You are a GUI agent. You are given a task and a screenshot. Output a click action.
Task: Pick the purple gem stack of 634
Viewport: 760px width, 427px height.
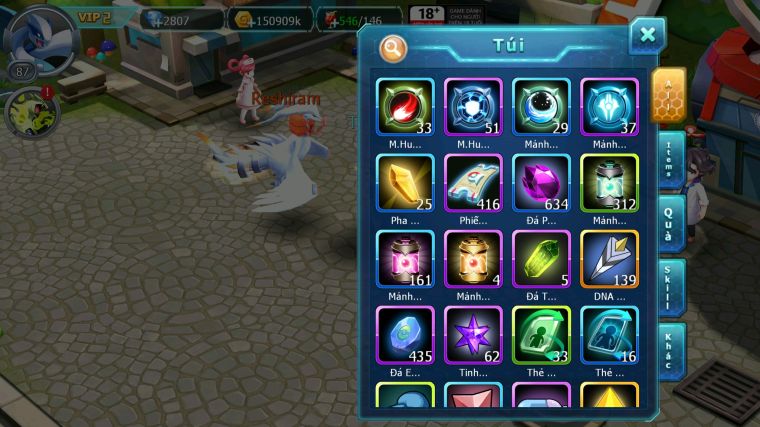541,183
